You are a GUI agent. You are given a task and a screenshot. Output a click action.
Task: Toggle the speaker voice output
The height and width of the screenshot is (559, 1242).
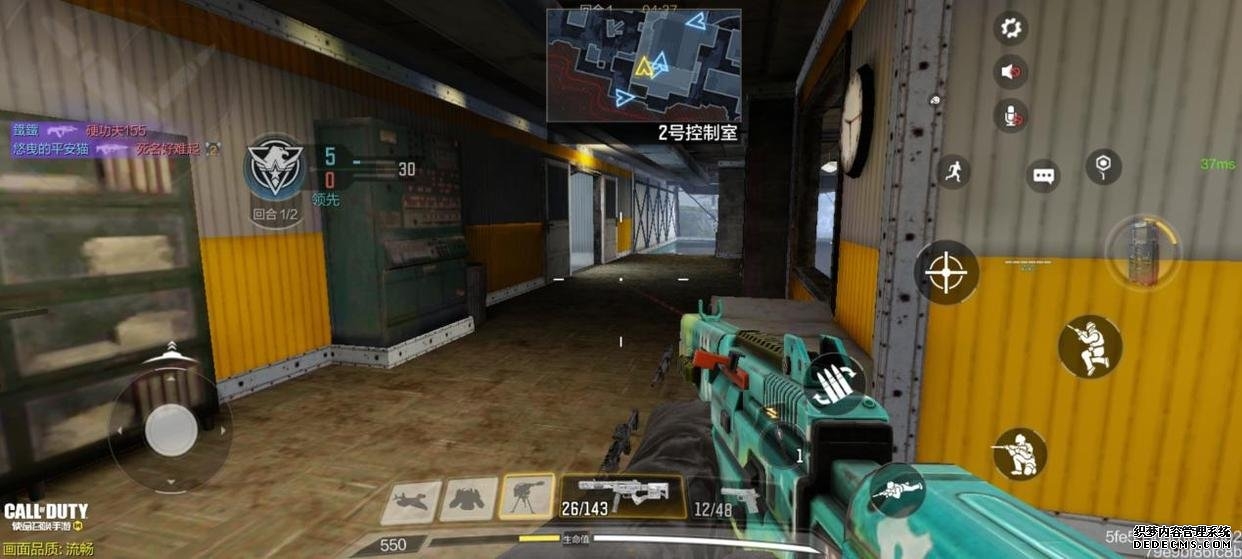click(x=1011, y=72)
